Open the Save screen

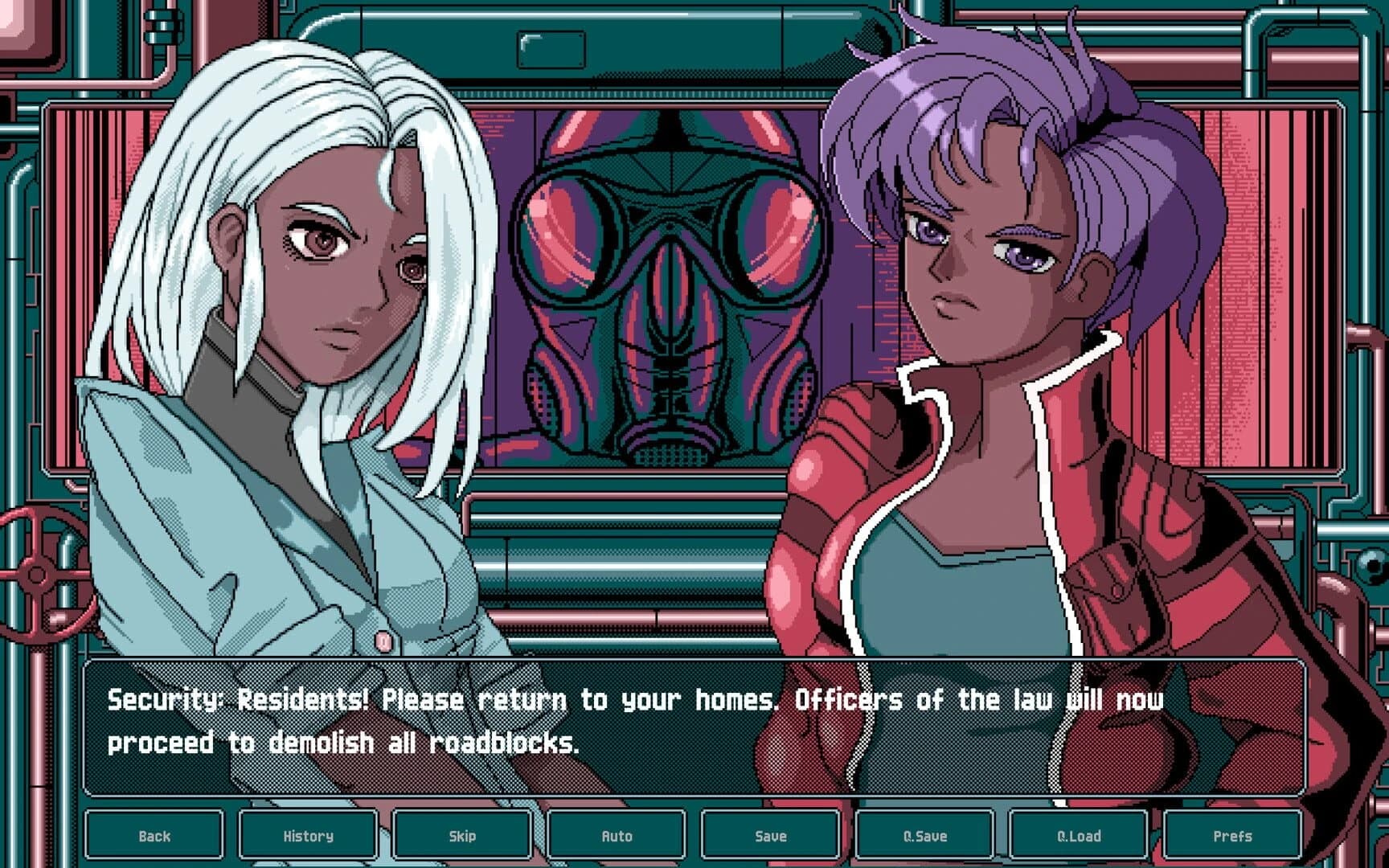(770, 836)
